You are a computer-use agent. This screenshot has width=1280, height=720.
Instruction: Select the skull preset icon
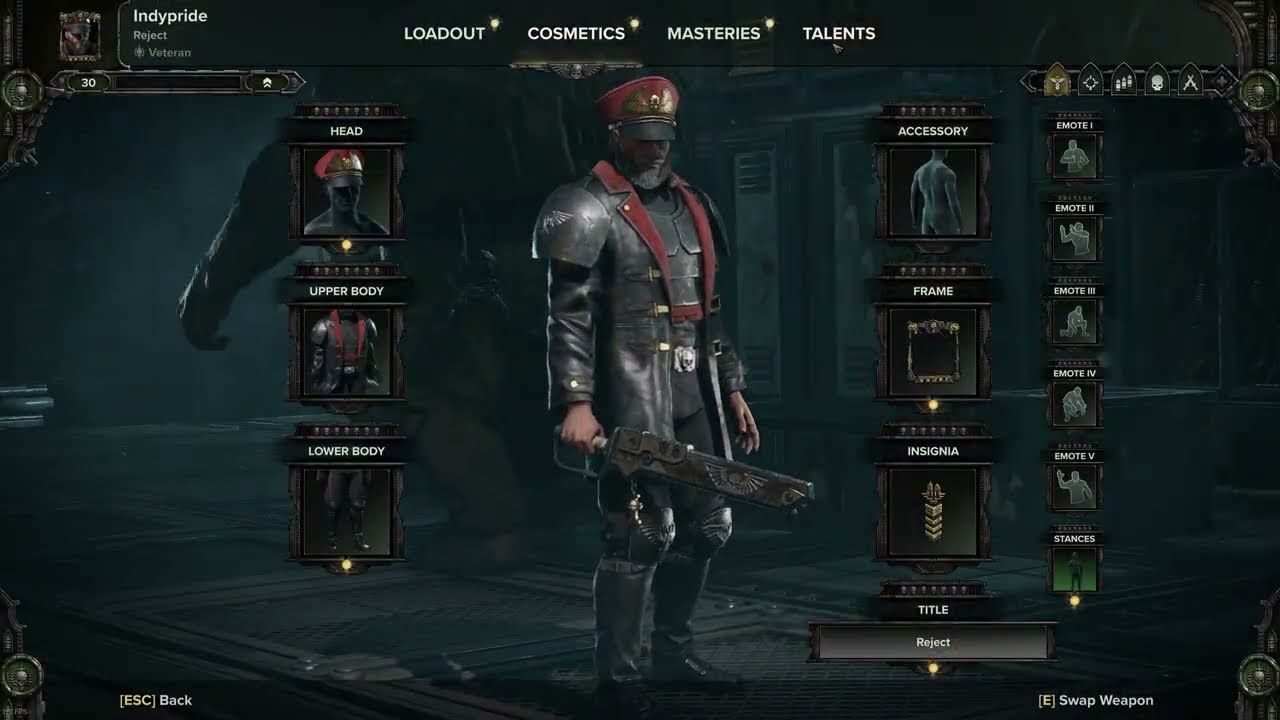[1157, 82]
